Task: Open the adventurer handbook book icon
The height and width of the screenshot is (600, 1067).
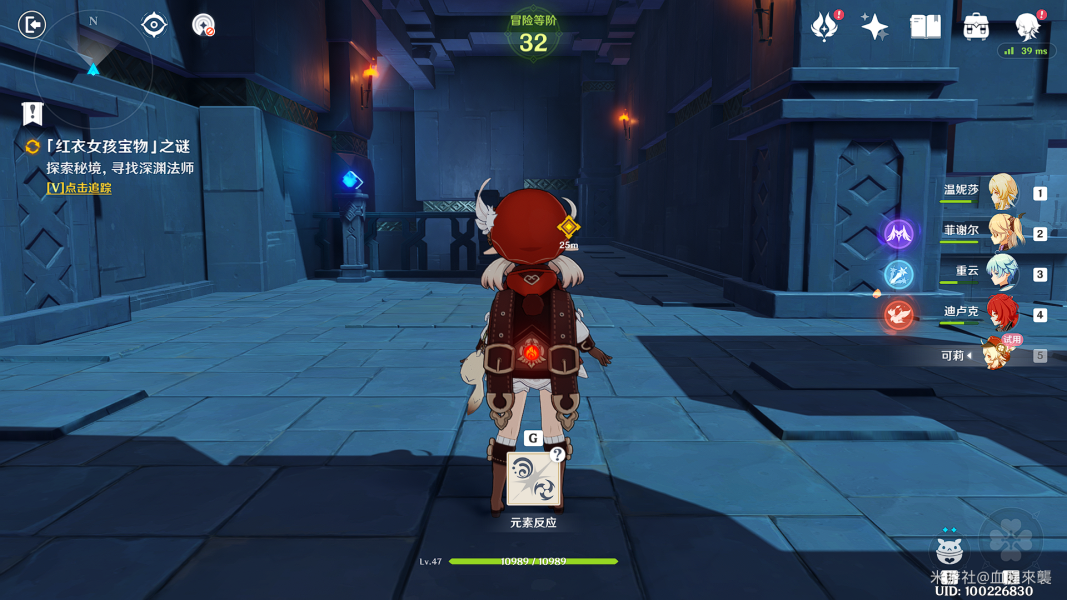Action: 925,27
